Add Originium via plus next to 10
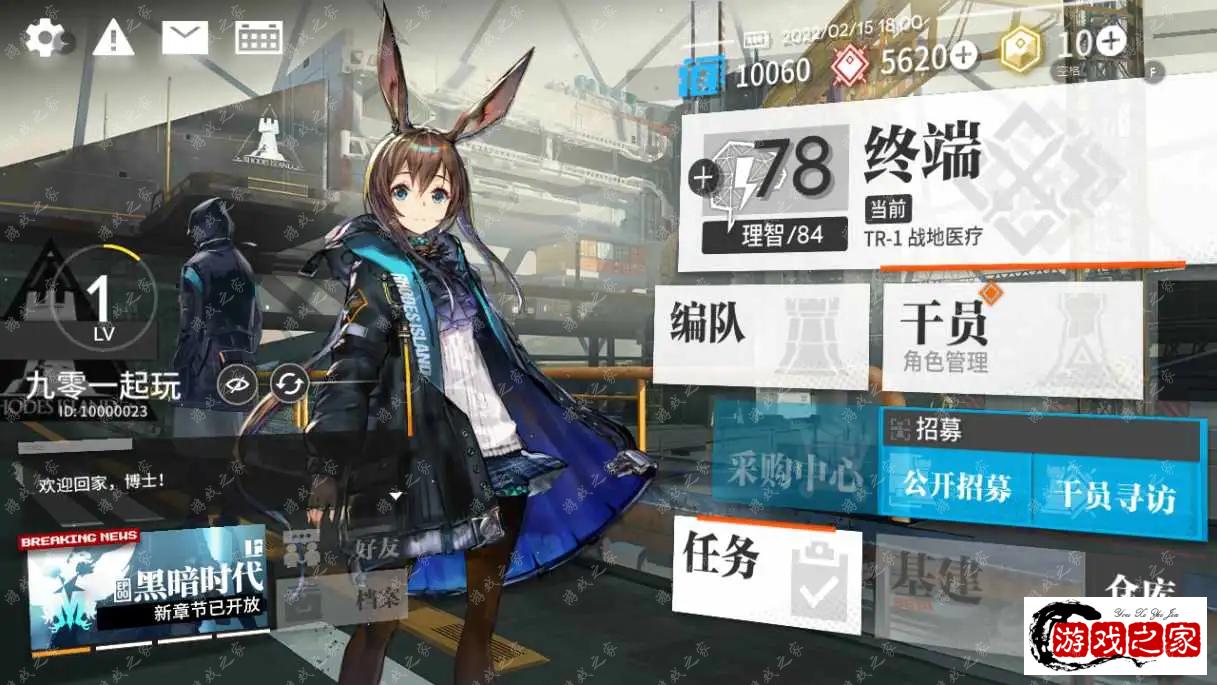 (x=1111, y=41)
